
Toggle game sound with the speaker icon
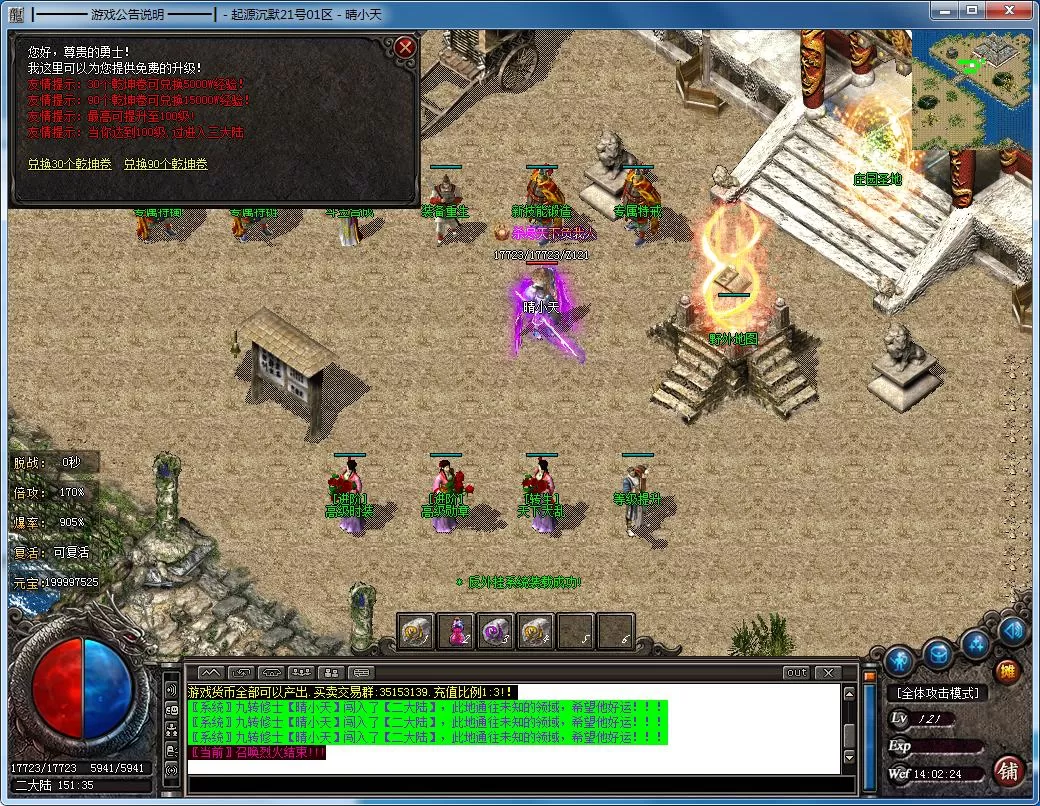tap(1012, 630)
